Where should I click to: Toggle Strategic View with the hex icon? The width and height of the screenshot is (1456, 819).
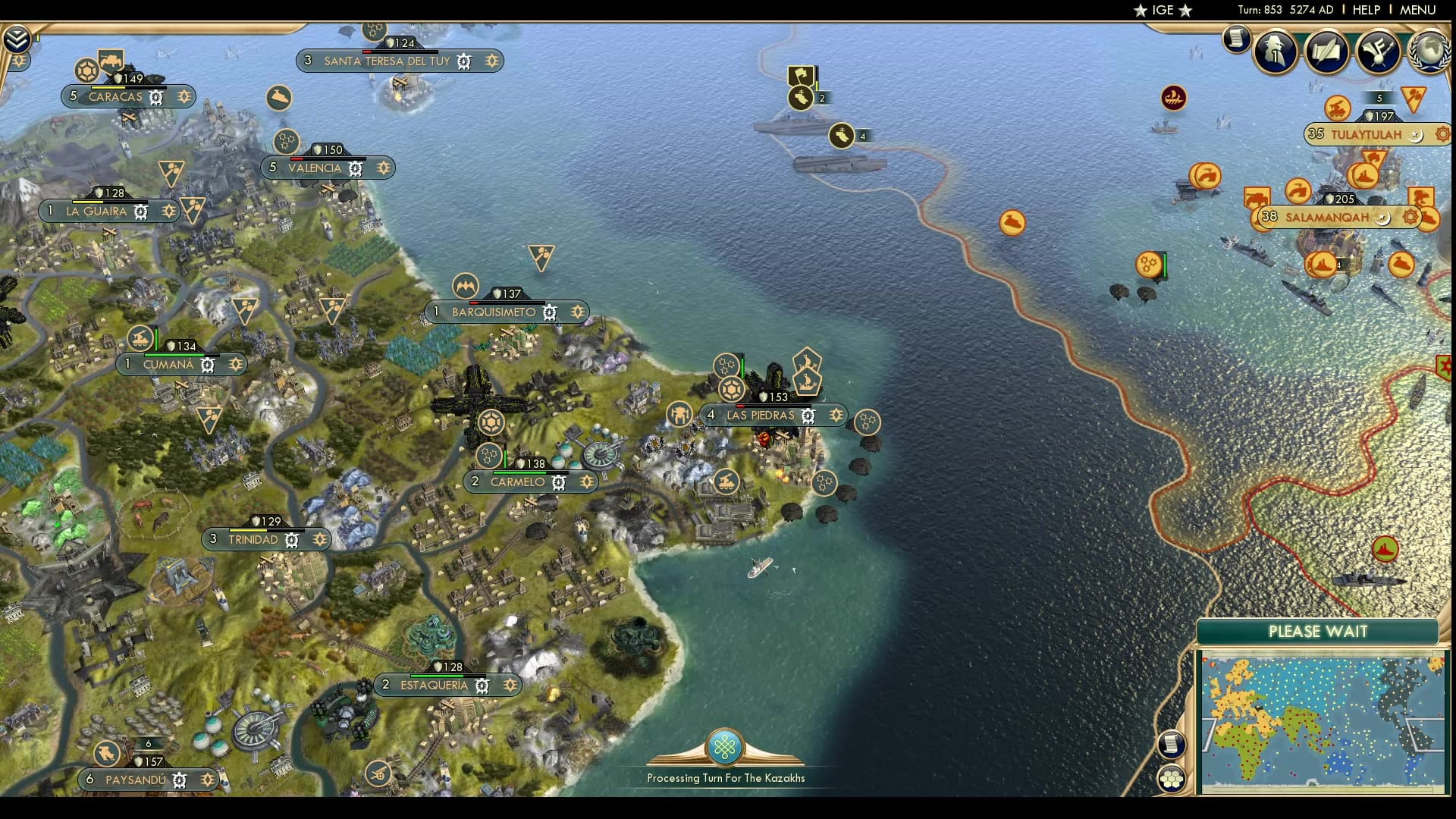(x=1171, y=780)
